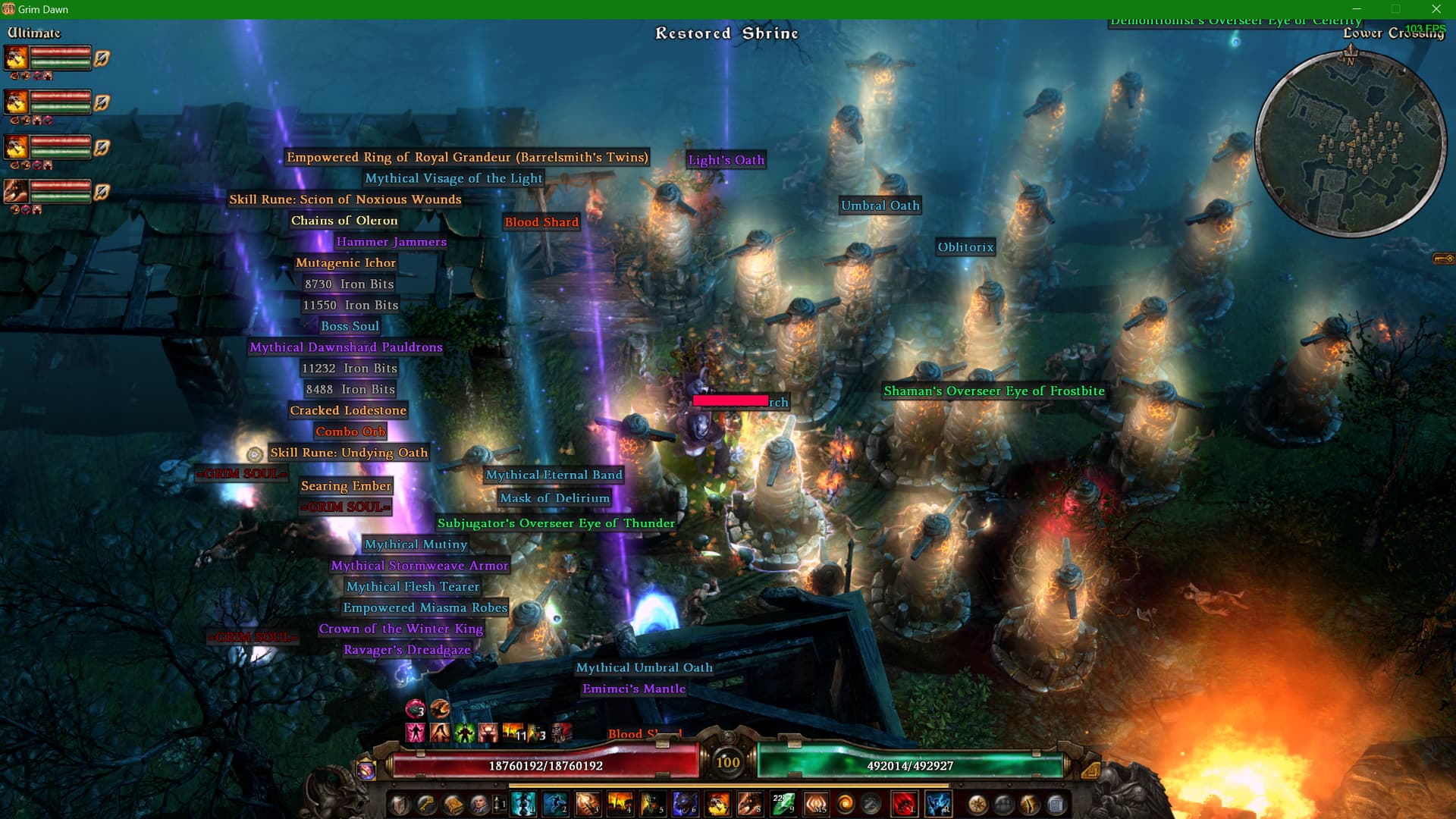Screen dimensions: 1456x819
Task: Close the Grim Dawn window
Action: coord(1436,9)
